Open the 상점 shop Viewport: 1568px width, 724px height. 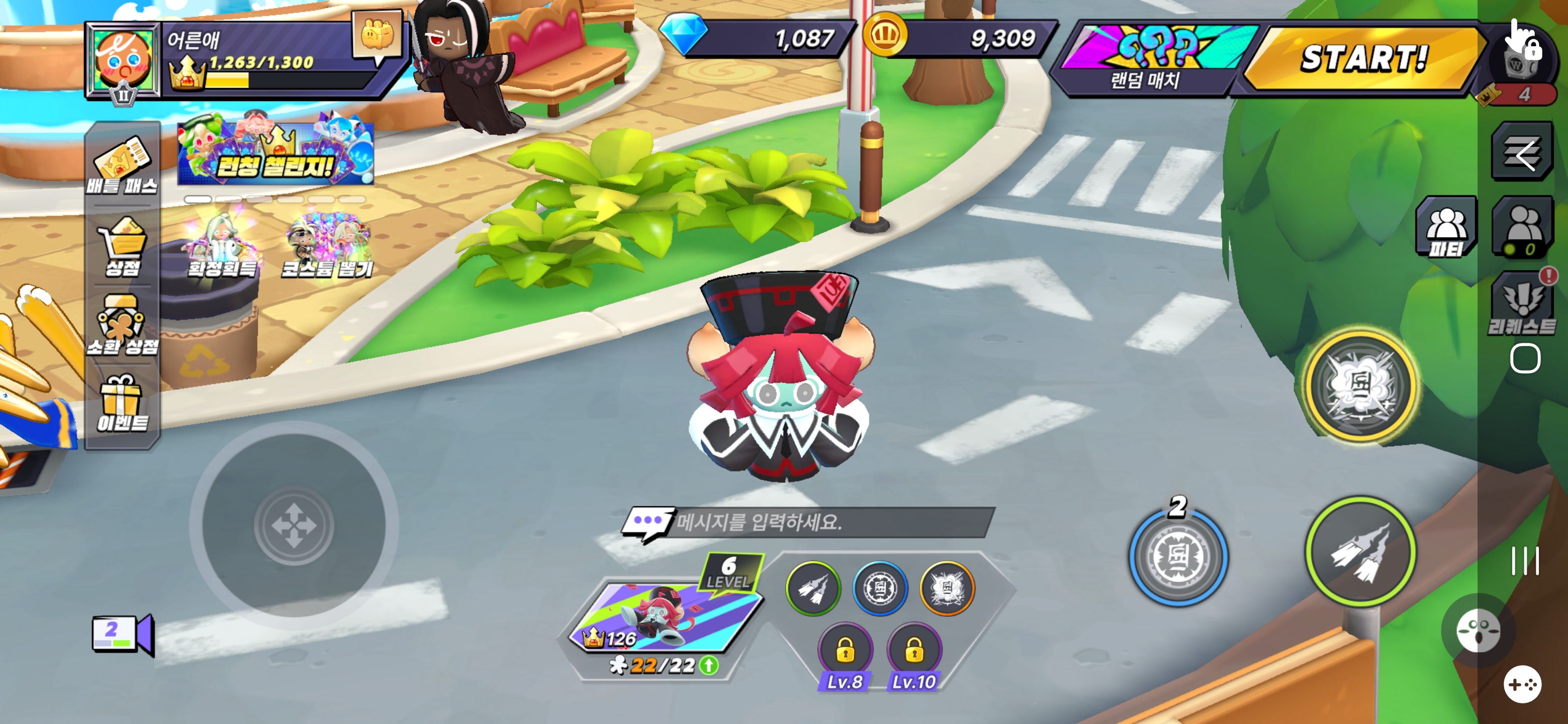(x=122, y=247)
